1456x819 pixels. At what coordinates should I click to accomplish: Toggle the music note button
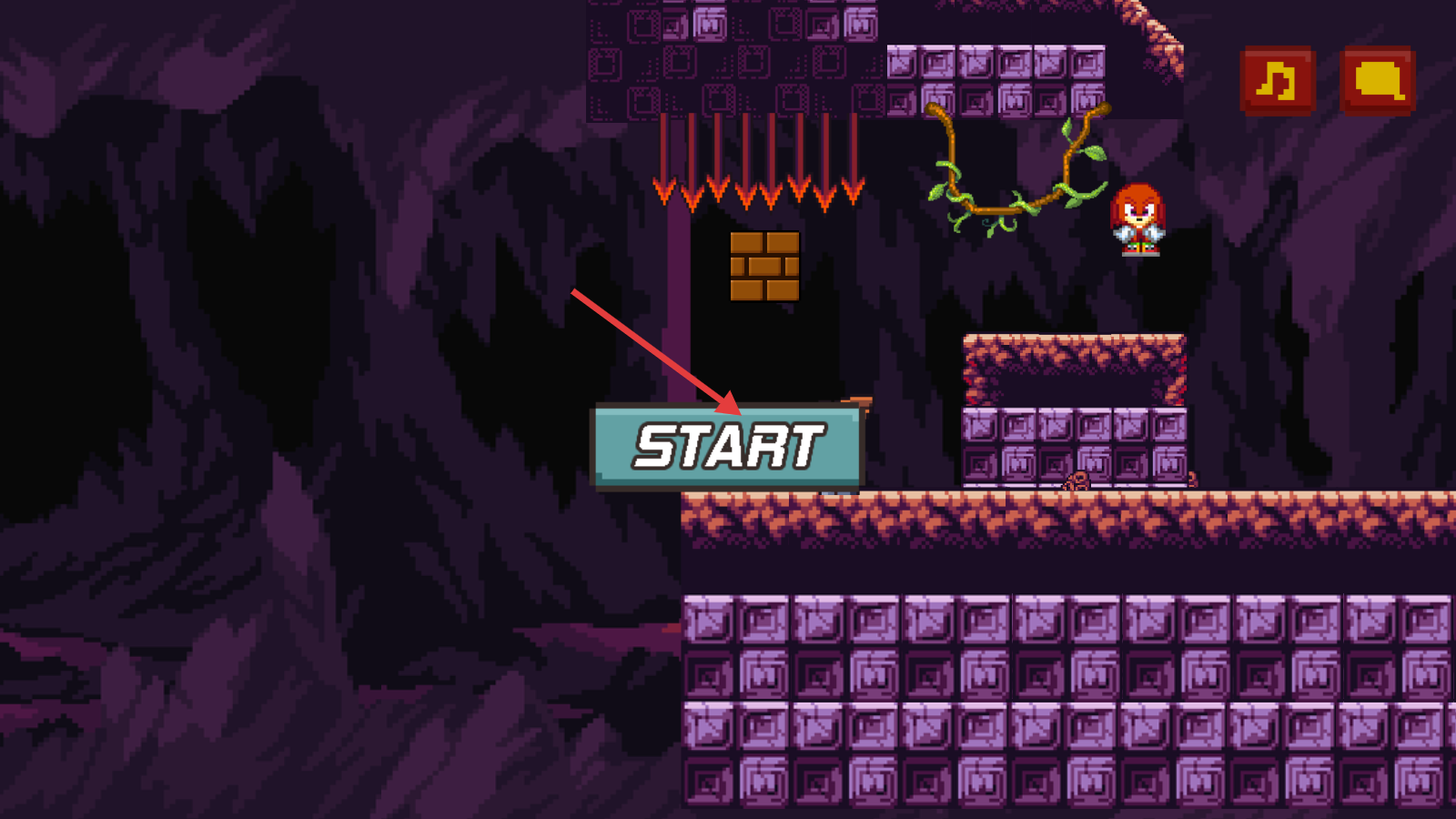(x=1278, y=81)
